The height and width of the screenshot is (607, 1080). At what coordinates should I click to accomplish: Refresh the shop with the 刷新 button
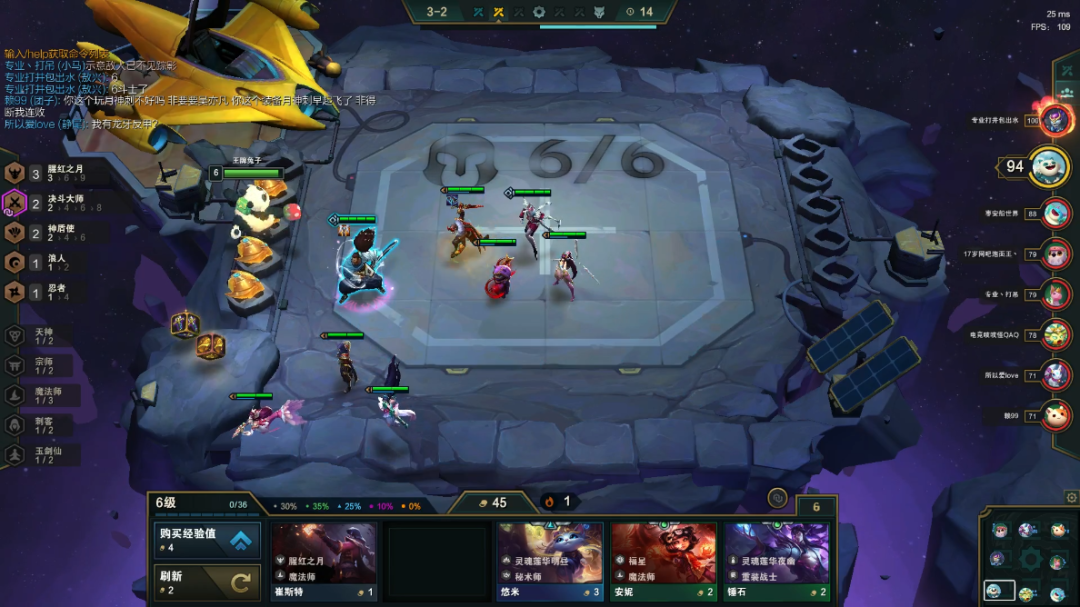207,582
